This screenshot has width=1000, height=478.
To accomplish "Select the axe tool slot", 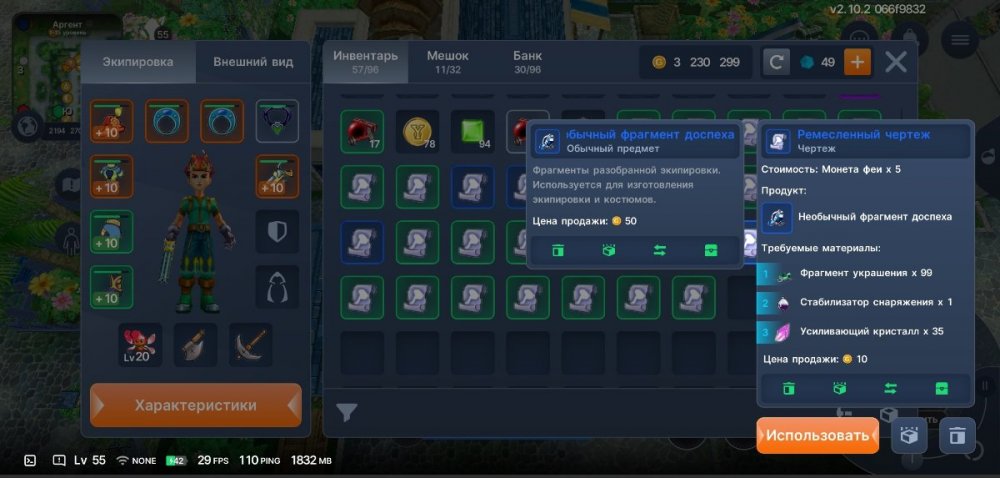I will (195, 345).
